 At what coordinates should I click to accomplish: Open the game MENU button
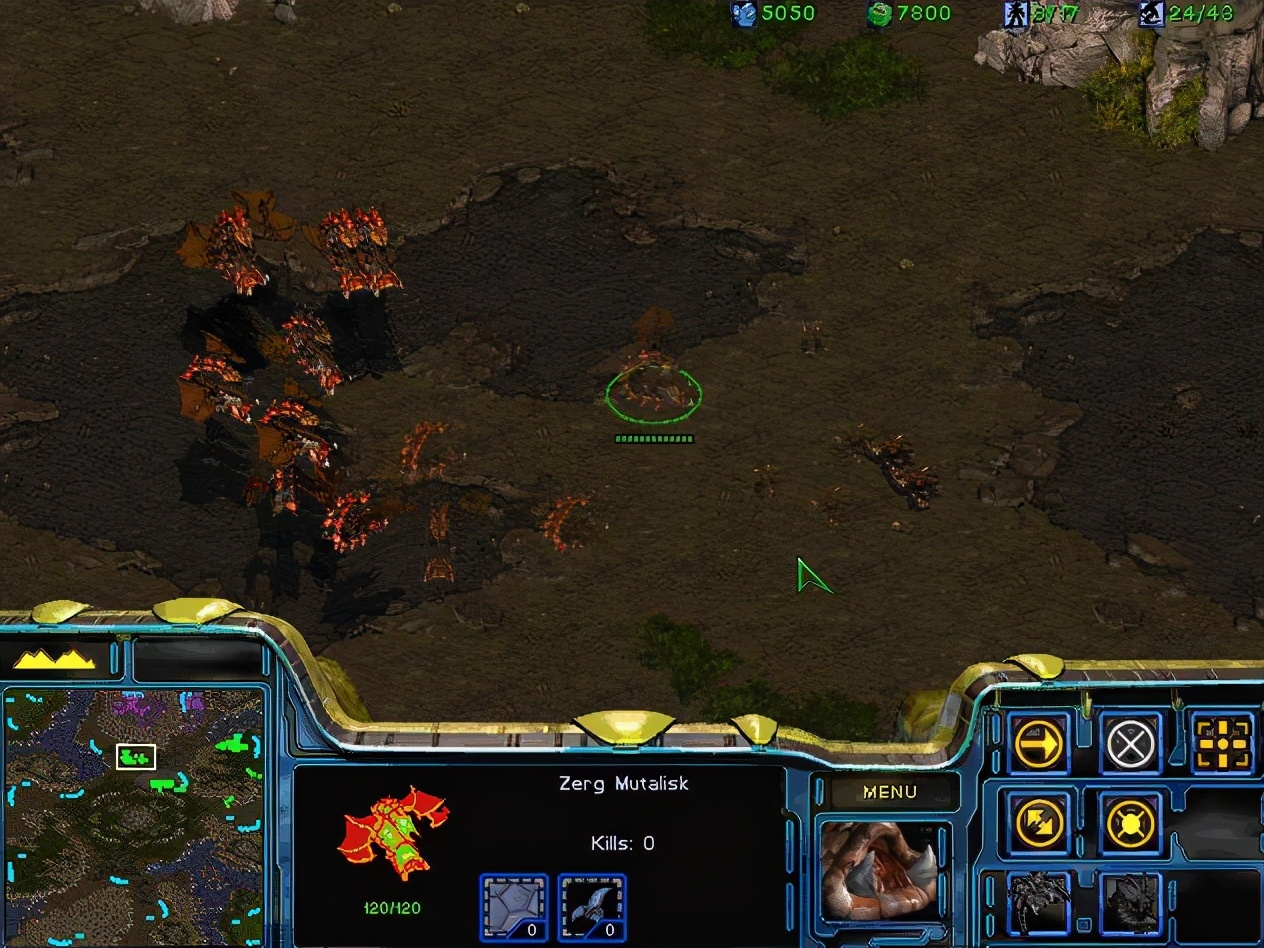(889, 792)
